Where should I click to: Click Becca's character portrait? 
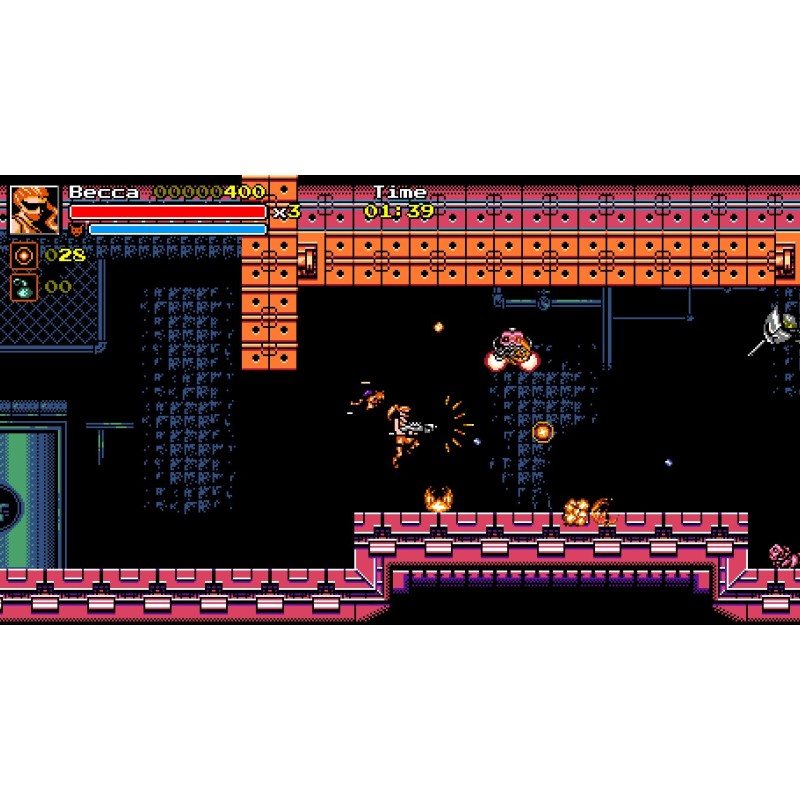pos(34,209)
